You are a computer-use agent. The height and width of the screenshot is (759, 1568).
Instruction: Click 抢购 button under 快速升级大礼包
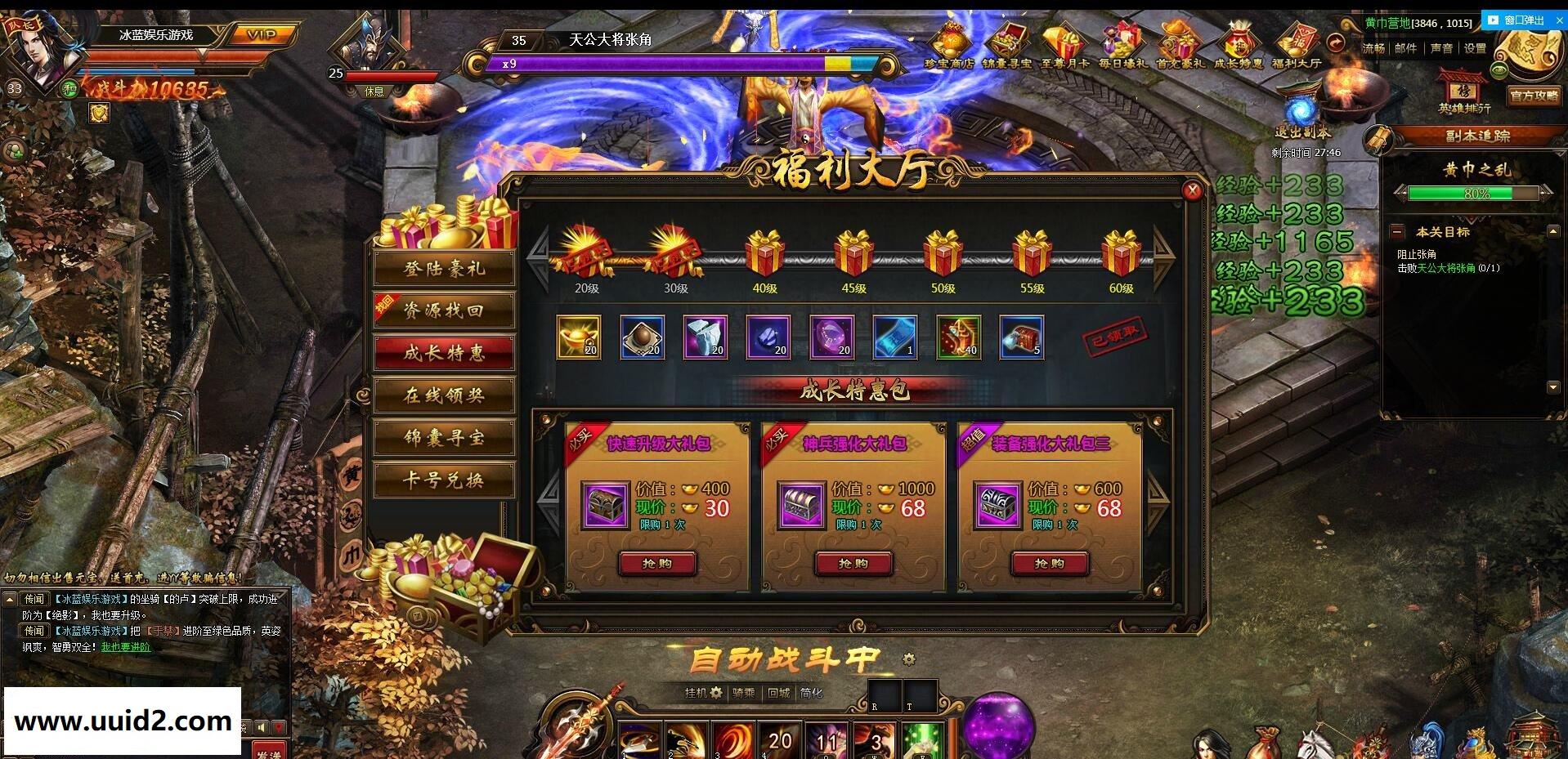[x=658, y=564]
